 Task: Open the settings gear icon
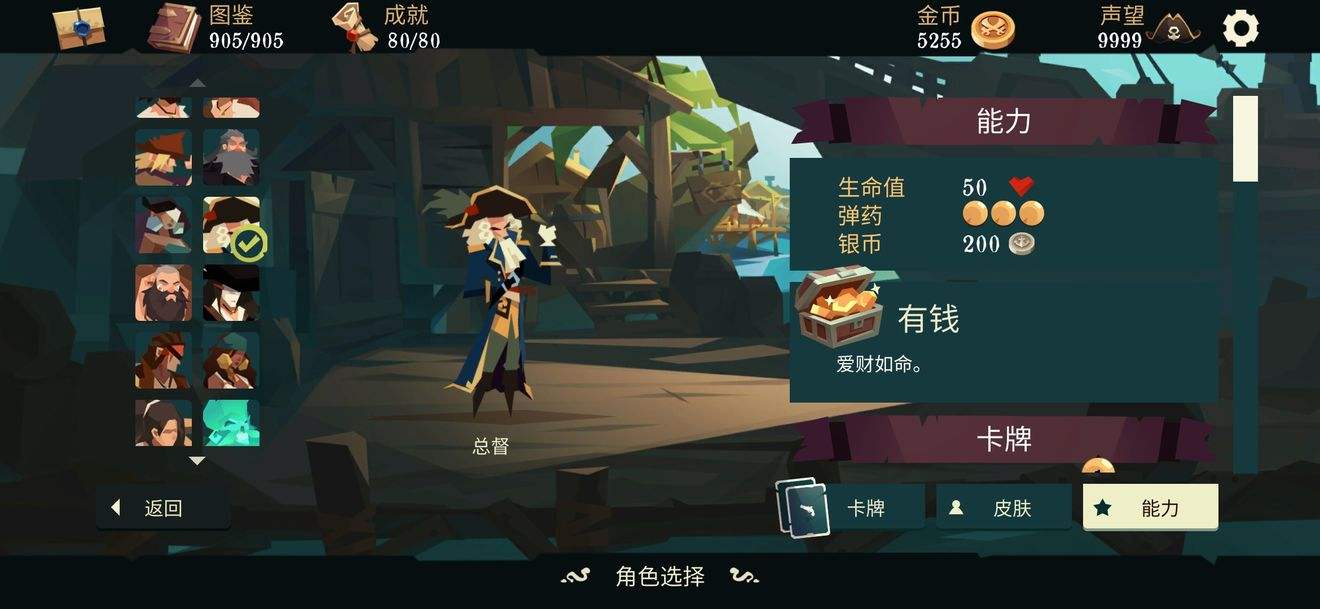click(1241, 28)
